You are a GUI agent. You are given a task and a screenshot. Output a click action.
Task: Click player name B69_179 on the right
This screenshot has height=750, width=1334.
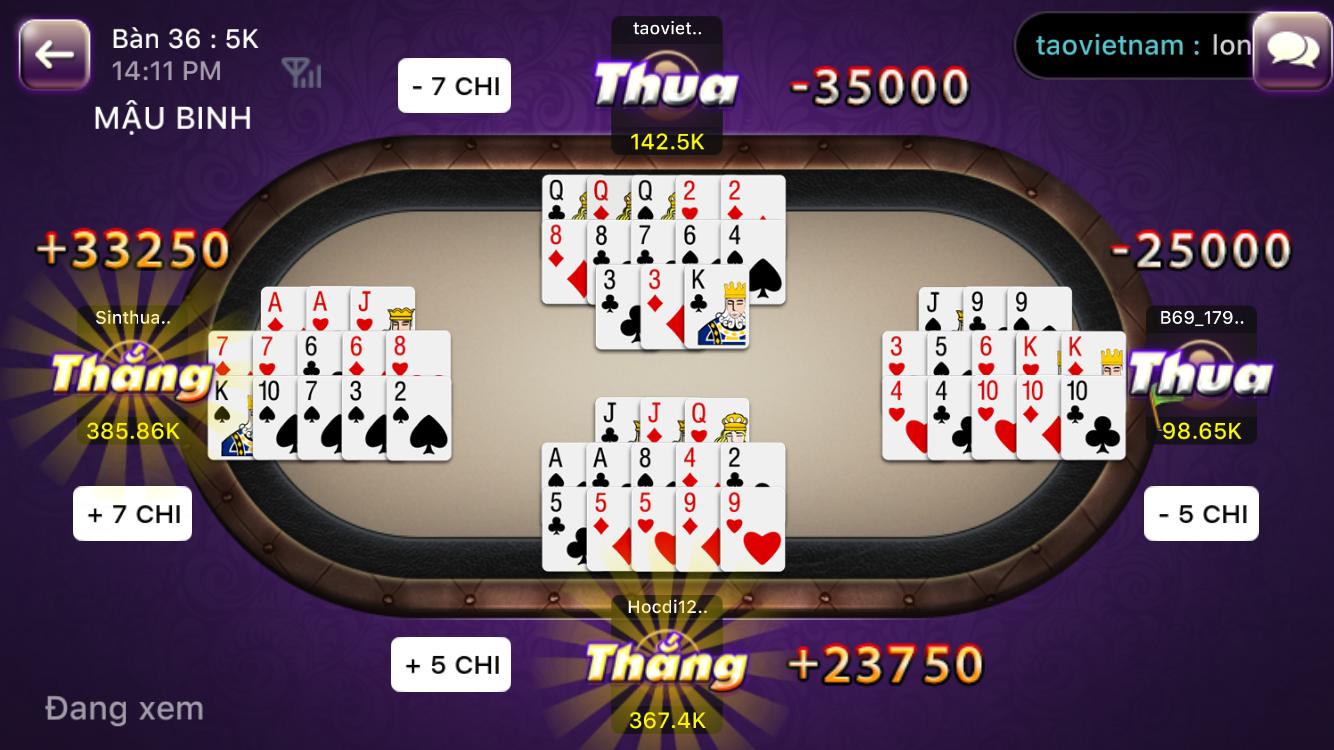click(x=1203, y=320)
